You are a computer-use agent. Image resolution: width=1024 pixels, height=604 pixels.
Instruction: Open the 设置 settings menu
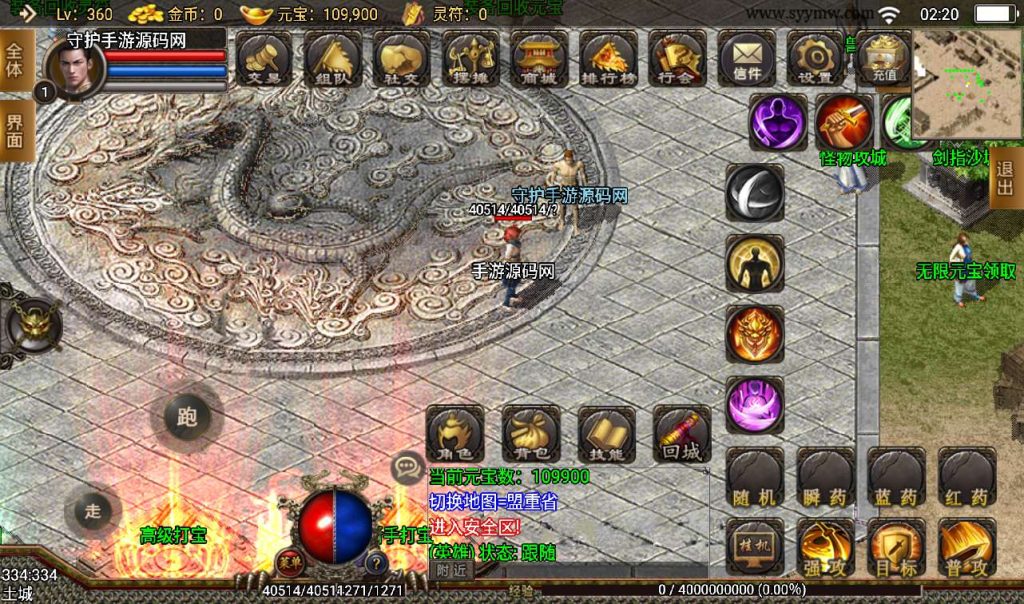point(815,58)
